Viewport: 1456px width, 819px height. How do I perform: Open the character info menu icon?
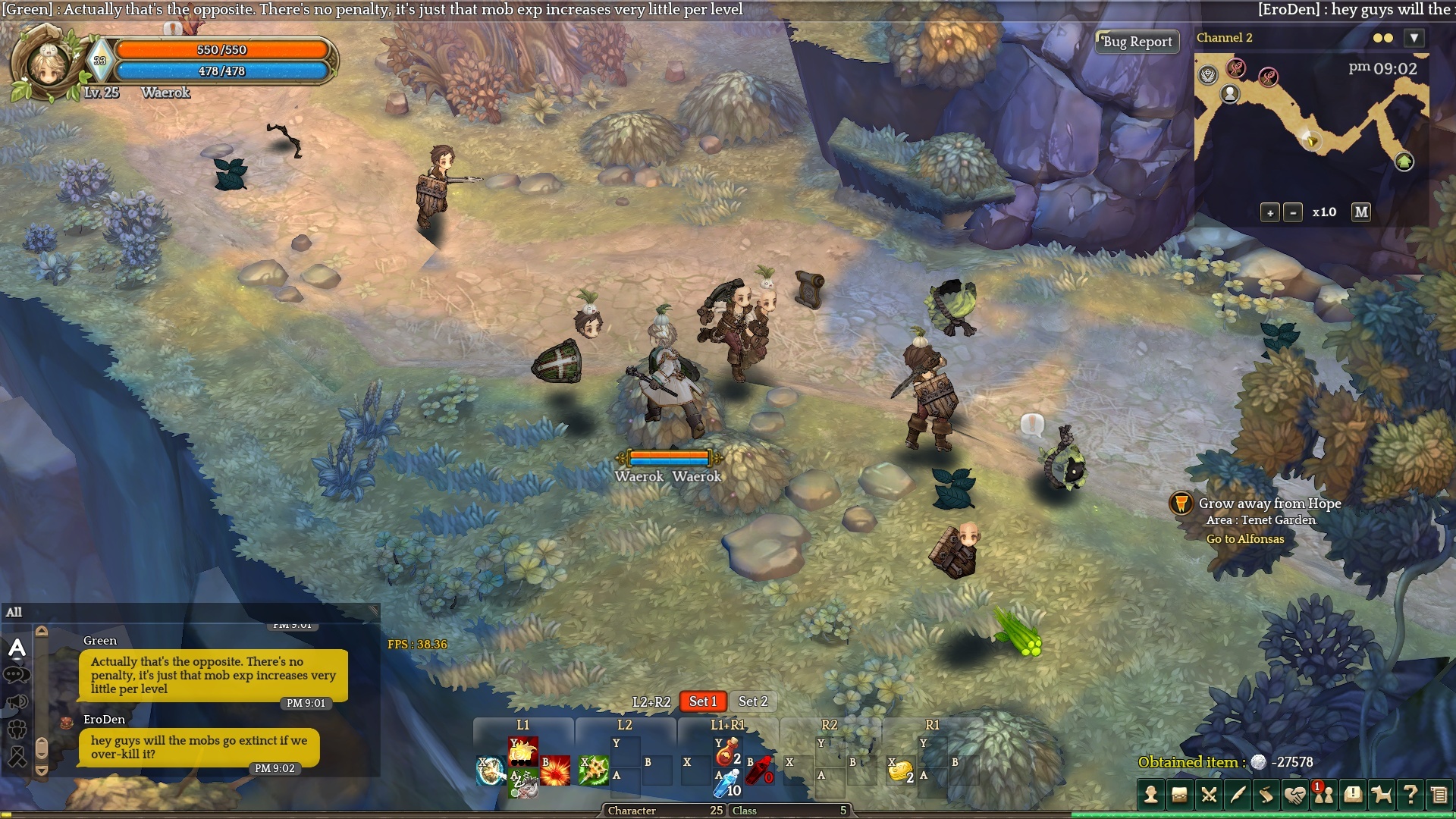click(1150, 795)
